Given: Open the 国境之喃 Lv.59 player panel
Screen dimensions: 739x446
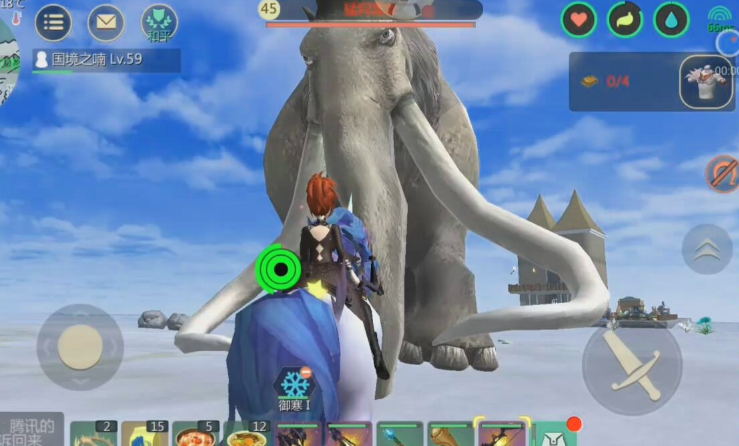Looking at the screenshot, I should (106, 60).
